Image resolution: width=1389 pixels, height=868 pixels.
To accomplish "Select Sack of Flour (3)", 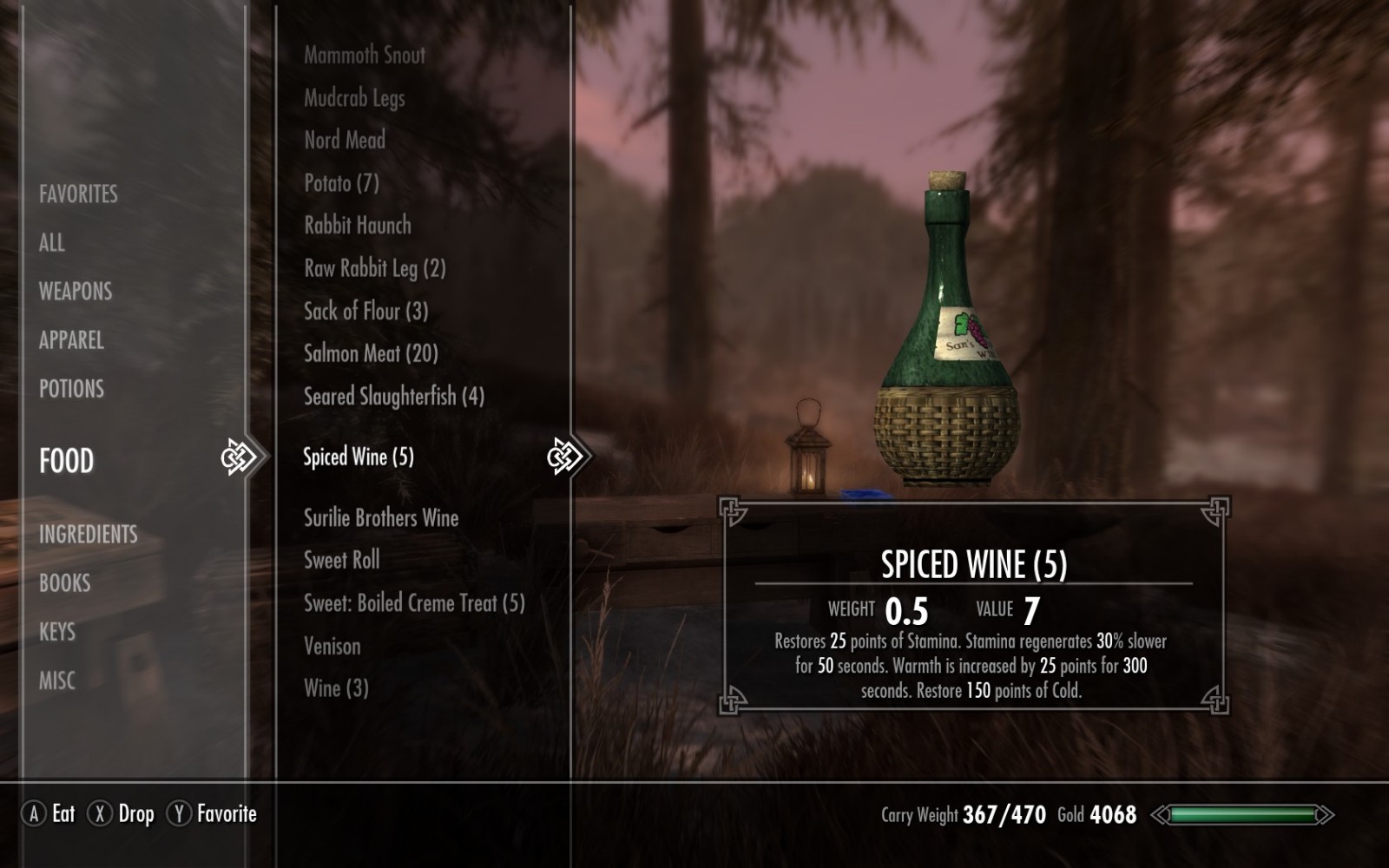I will [x=365, y=311].
